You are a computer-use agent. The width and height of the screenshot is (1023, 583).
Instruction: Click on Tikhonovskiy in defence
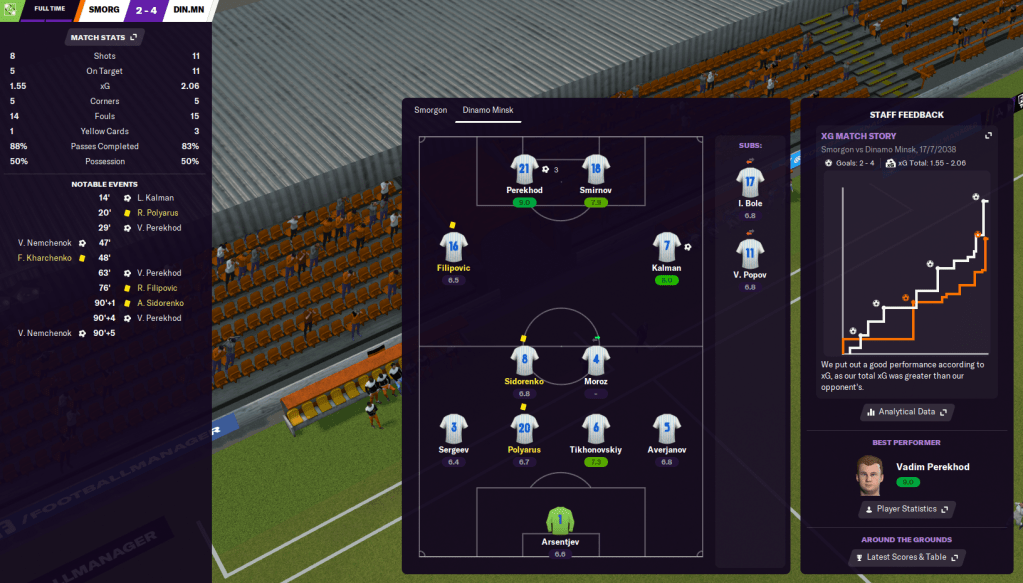click(x=596, y=429)
